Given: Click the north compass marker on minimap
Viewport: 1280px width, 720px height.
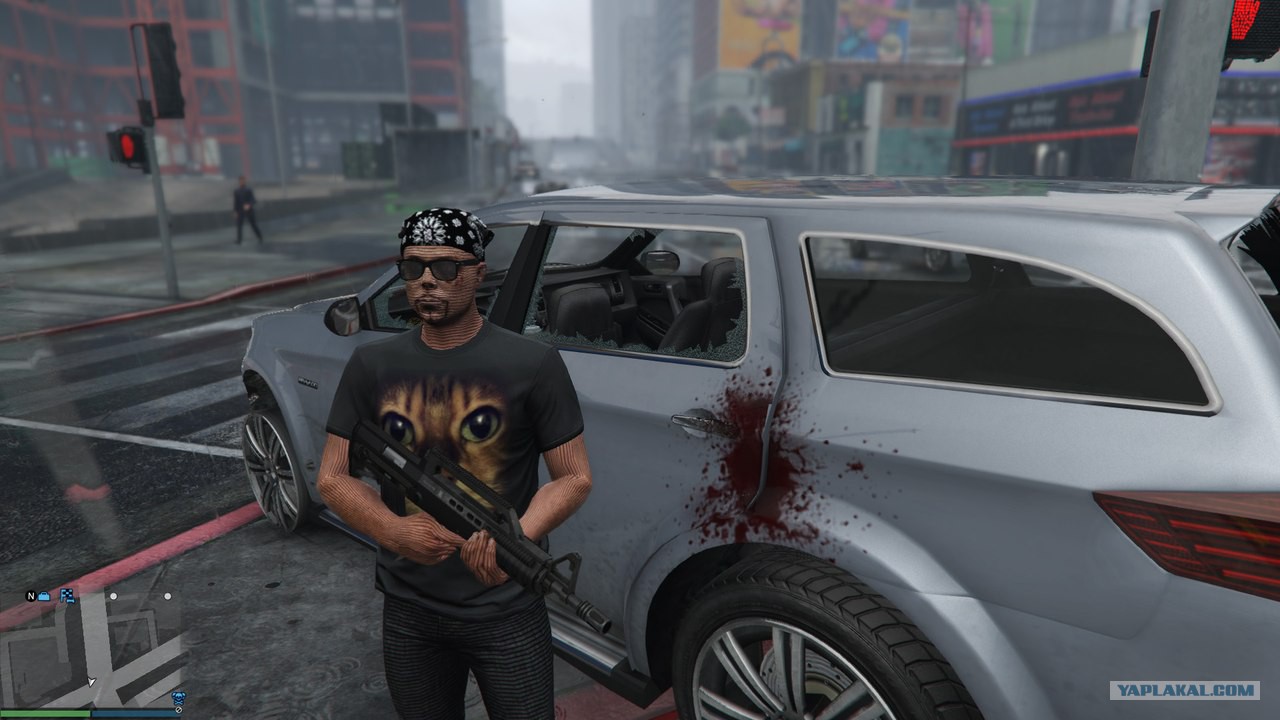Looking at the screenshot, I should point(31,596).
